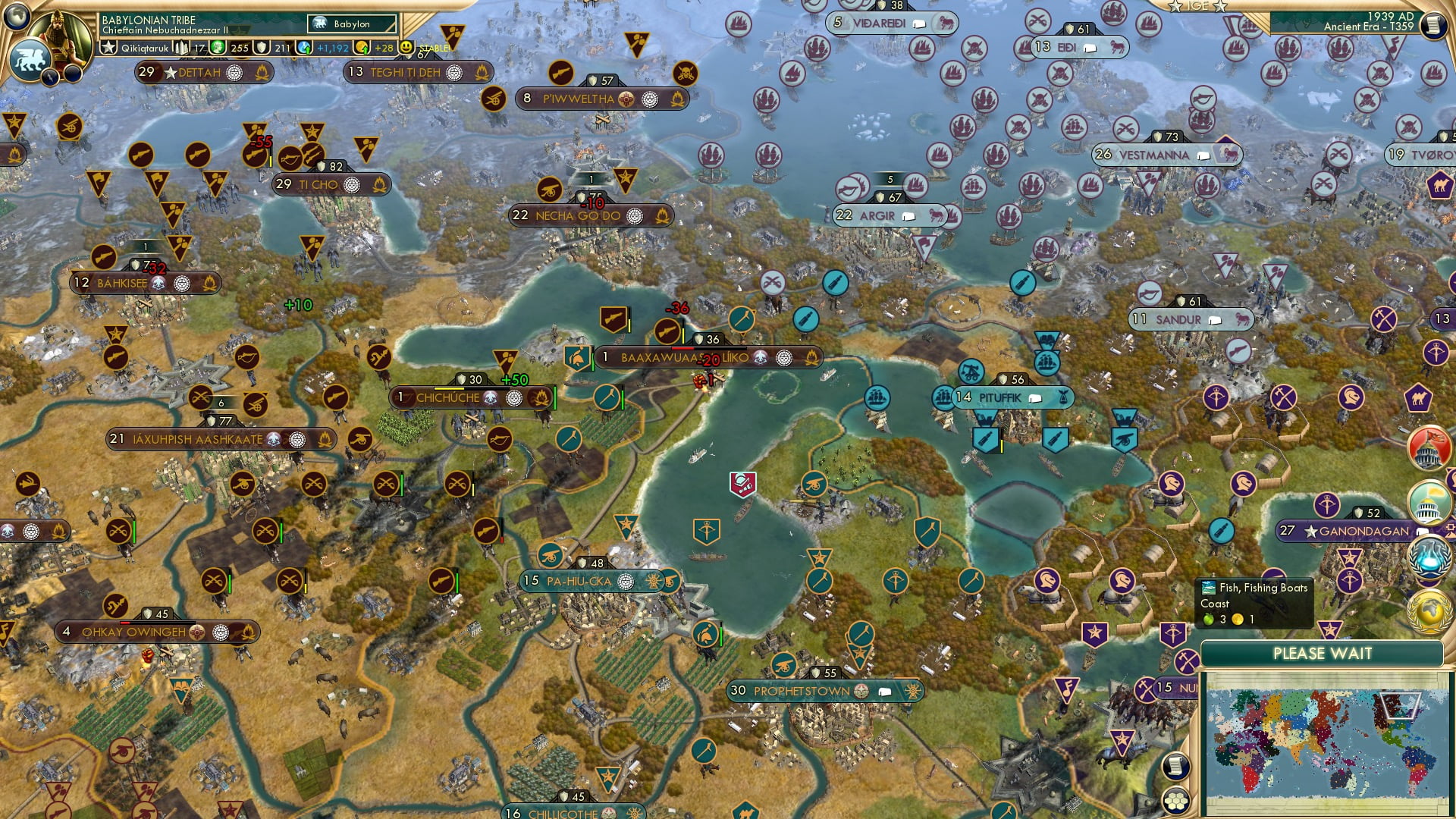Open the IGE editor at the top of the screen
Viewport: 1456px width, 819px height.
tap(1199, 6)
